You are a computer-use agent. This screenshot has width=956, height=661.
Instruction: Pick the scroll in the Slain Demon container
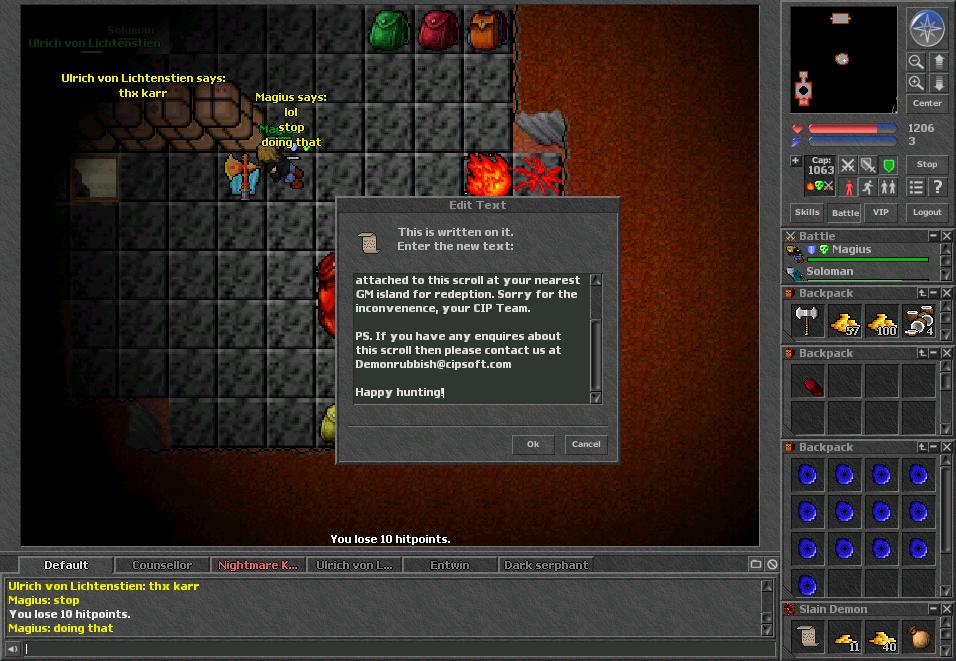tap(808, 637)
